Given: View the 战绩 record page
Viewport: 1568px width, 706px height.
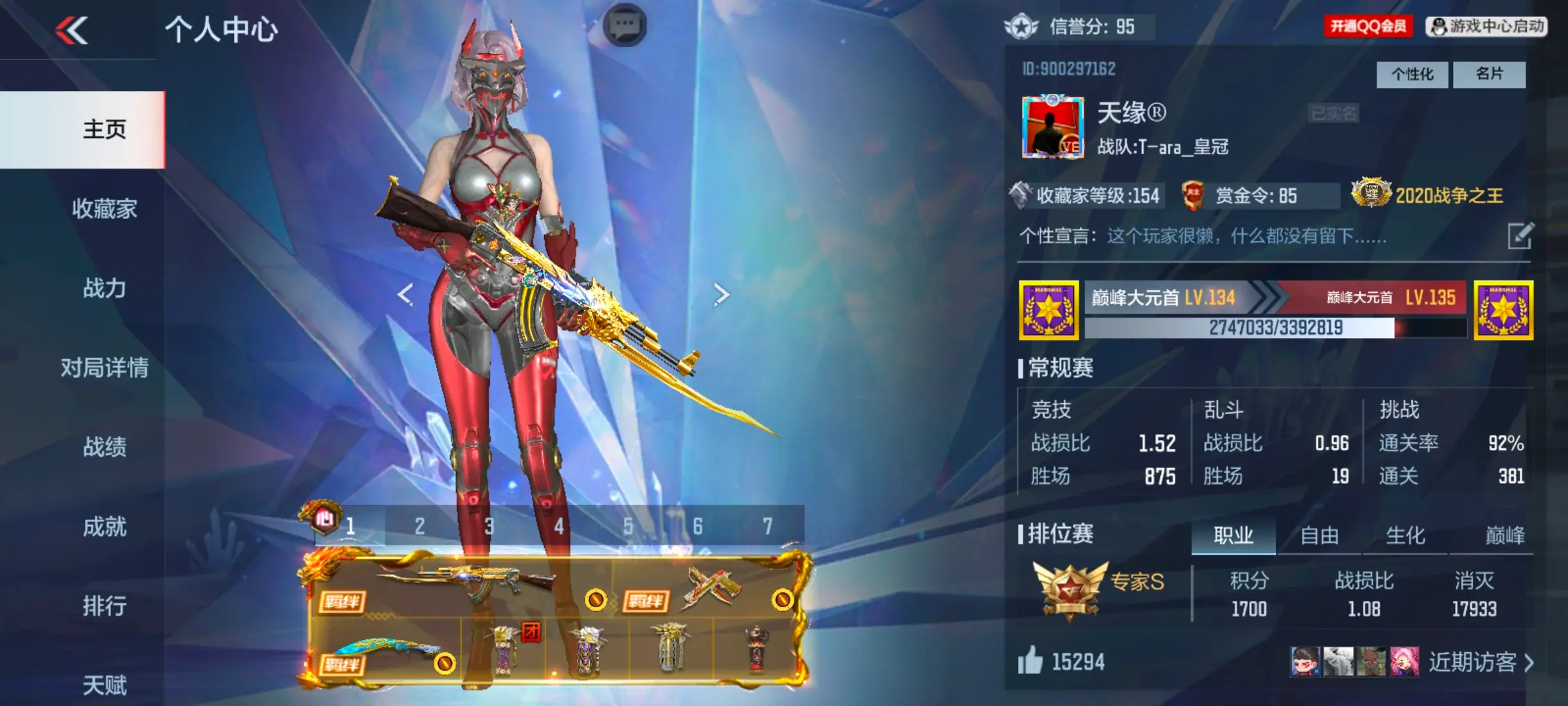Looking at the screenshot, I should (105, 447).
